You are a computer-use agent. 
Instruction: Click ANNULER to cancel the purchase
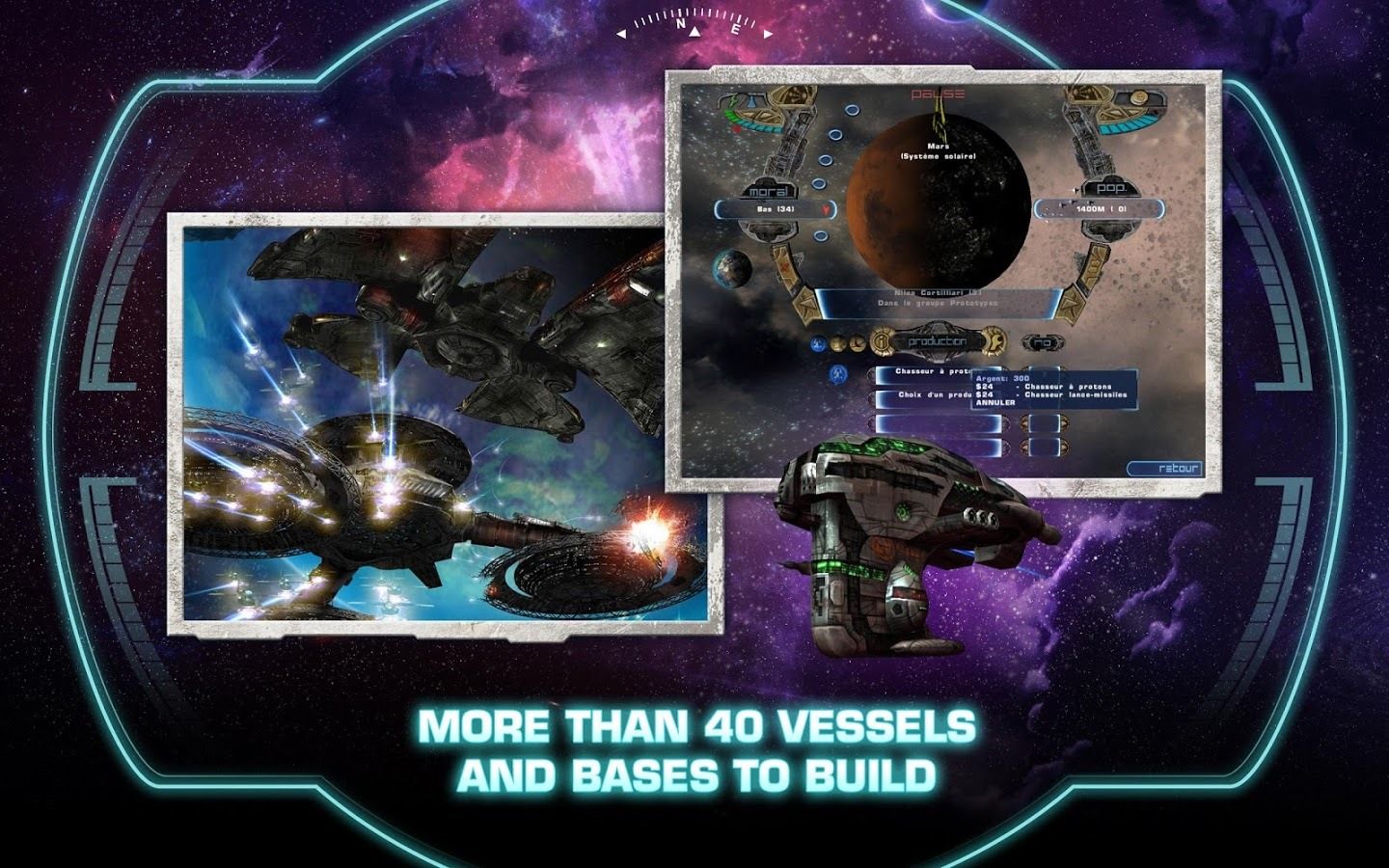tap(994, 403)
